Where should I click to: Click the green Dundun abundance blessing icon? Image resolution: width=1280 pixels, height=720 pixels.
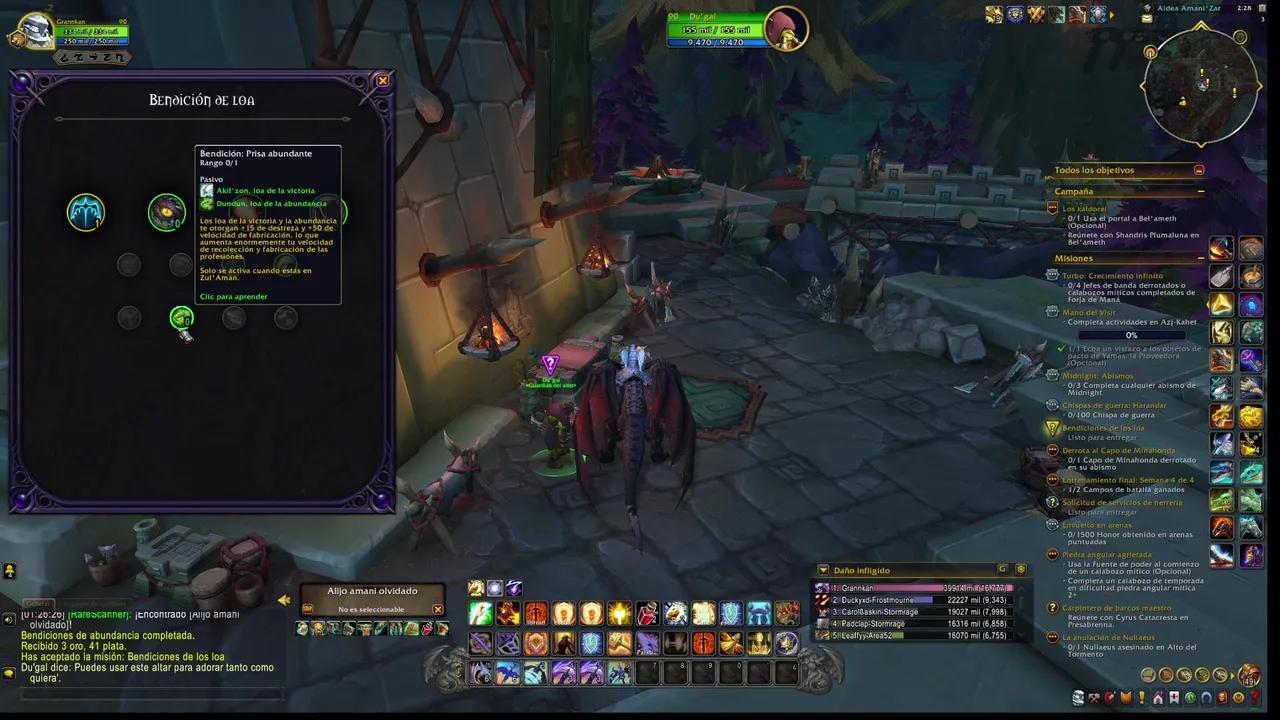pyautogui.click(x=181, y=317)
